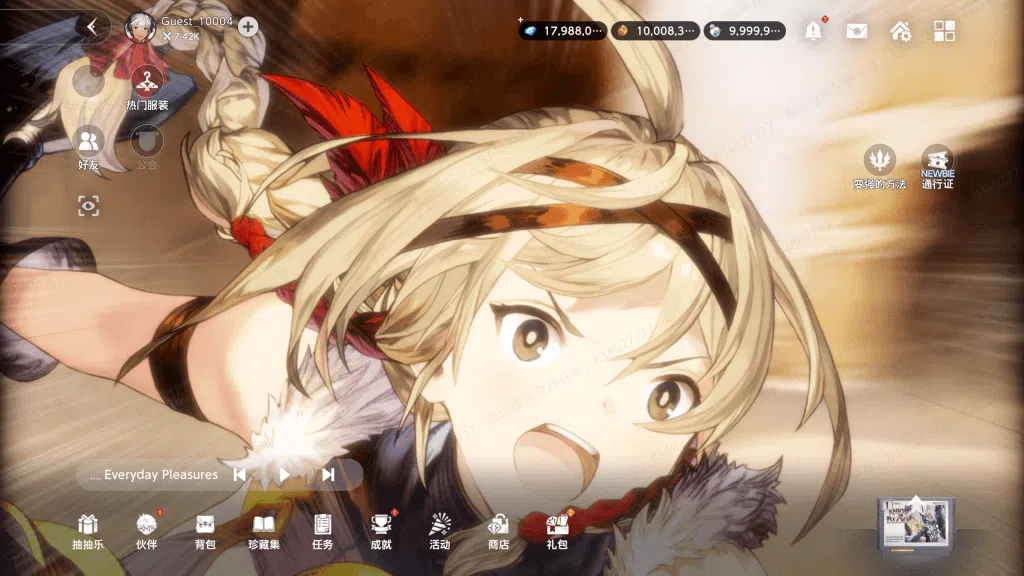Screen dimensions: 1024x576
Task: Open the 伙伴 companions menu
Action: click(147, 529)
